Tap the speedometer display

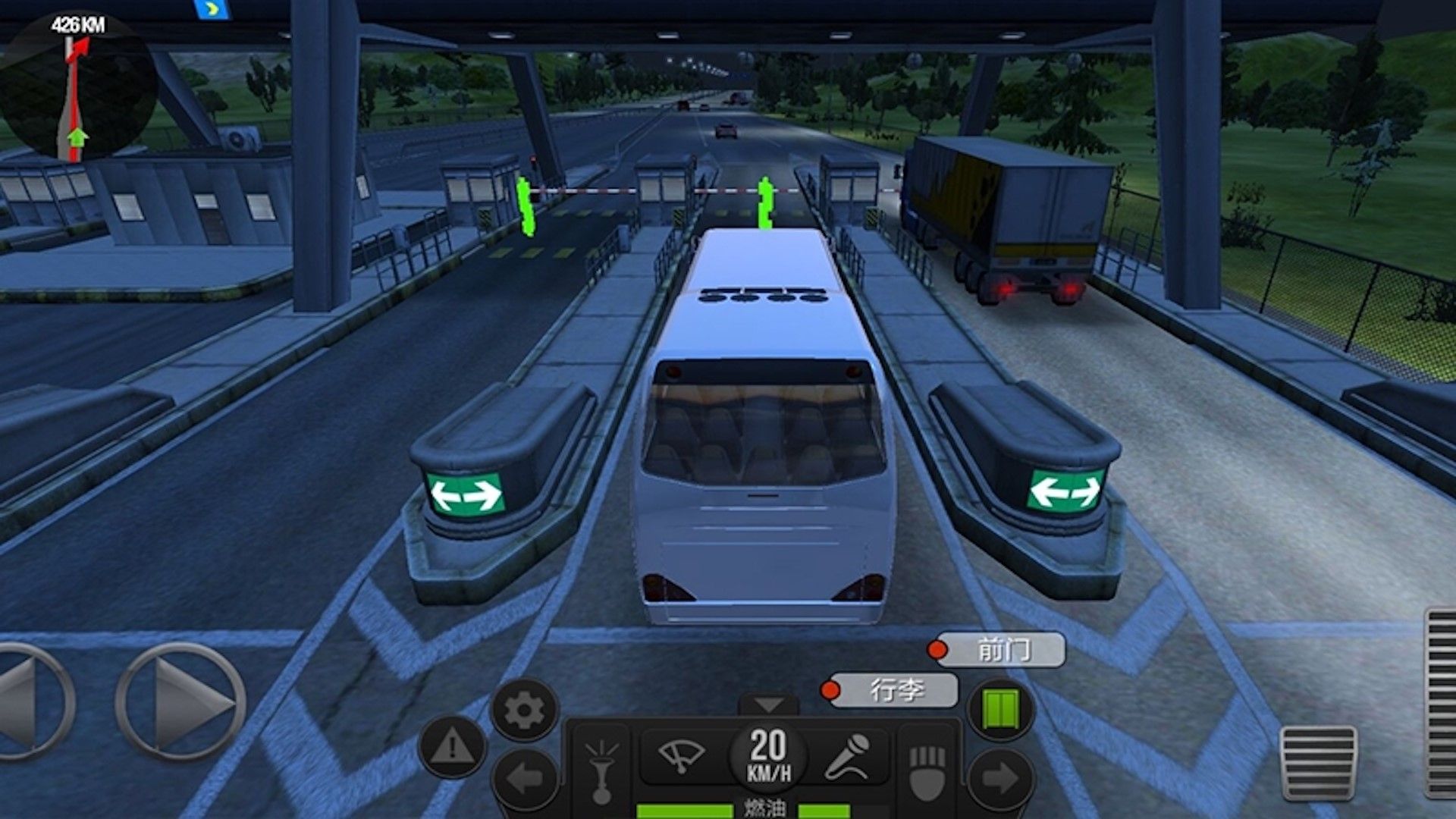click(768, 755)
